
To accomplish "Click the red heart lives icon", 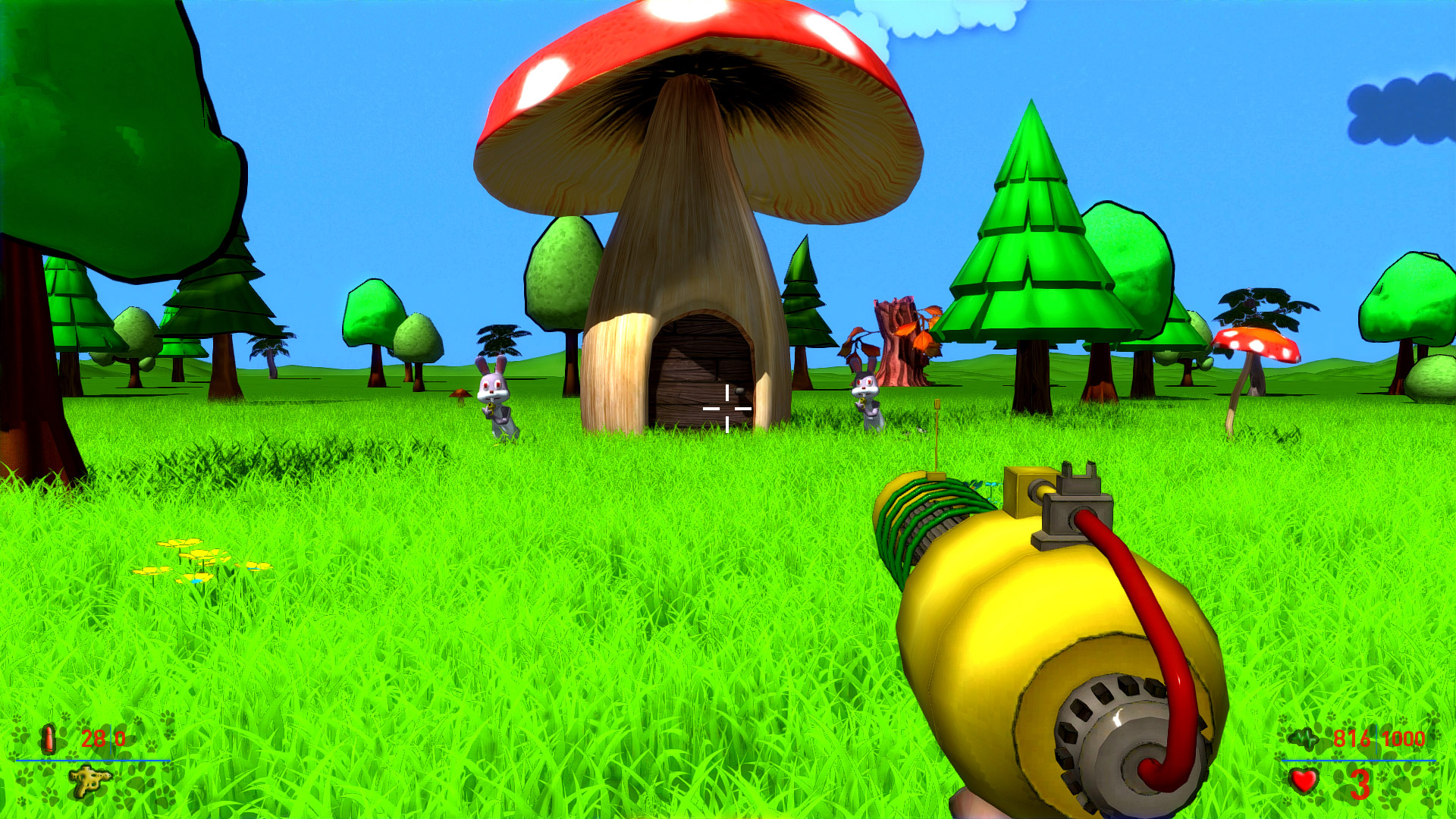I will [1303, 781].
